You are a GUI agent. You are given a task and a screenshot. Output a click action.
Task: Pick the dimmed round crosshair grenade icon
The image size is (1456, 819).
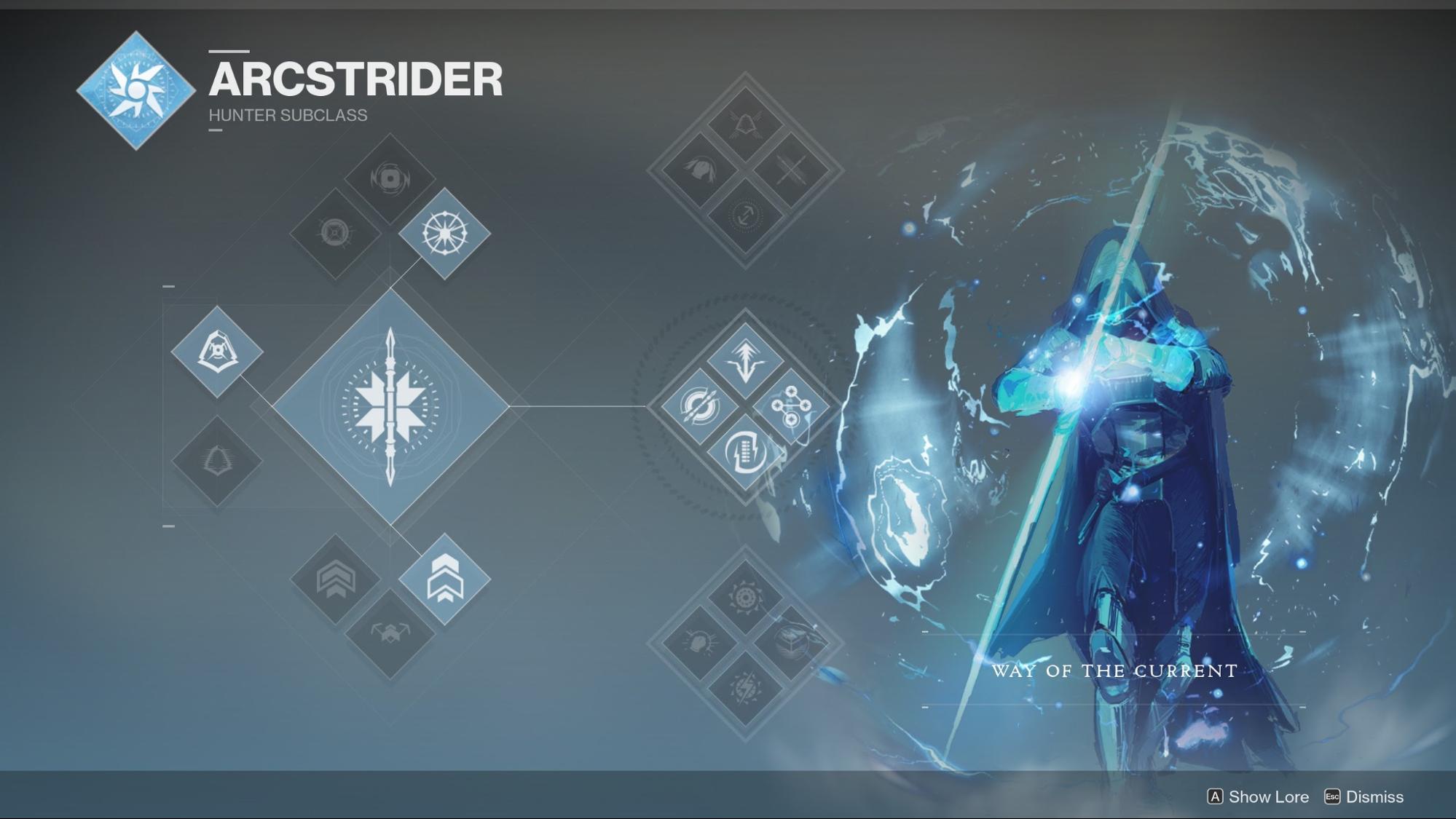tap(335, 233)
